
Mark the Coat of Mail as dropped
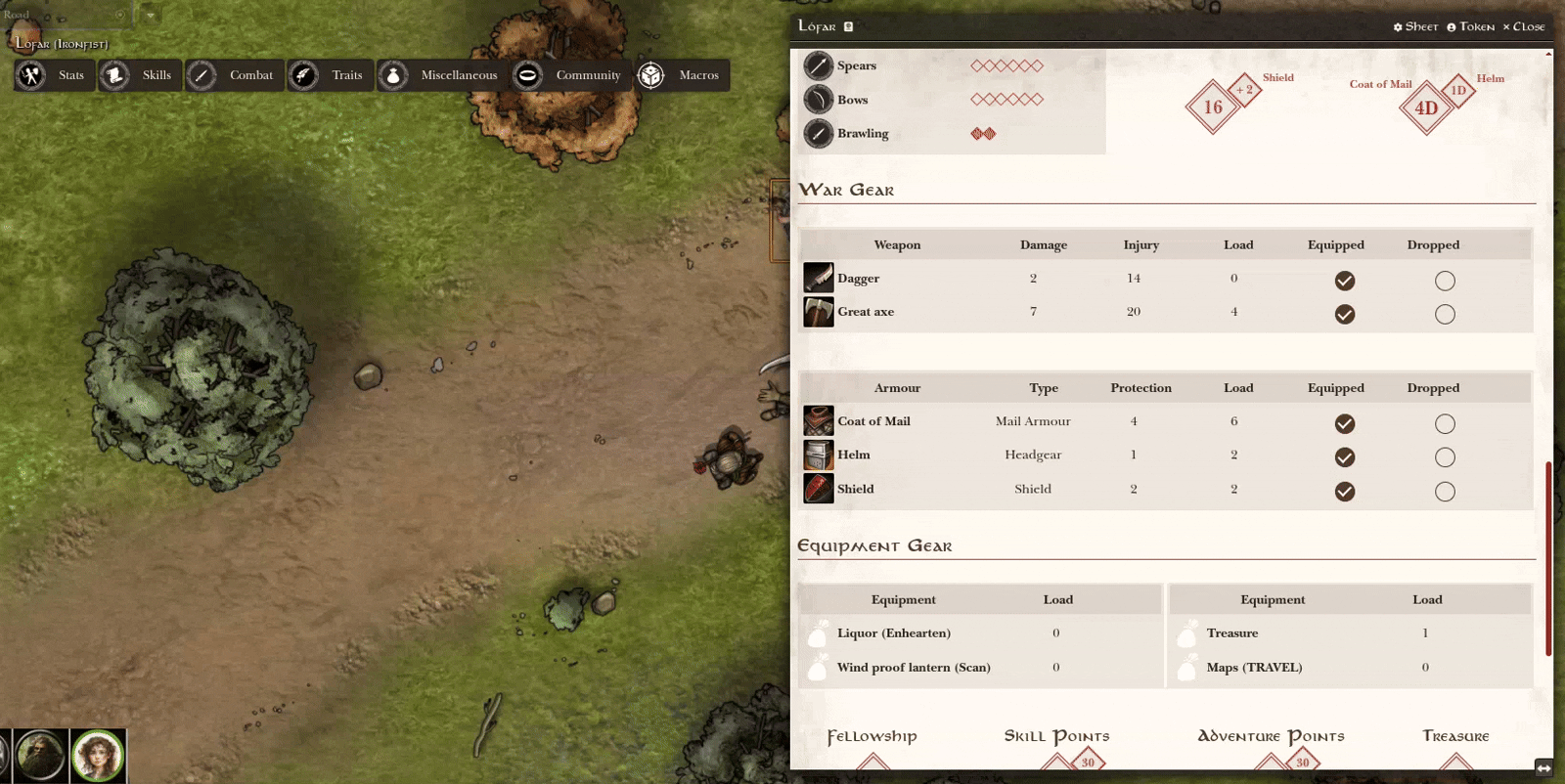pos(1445,423)
